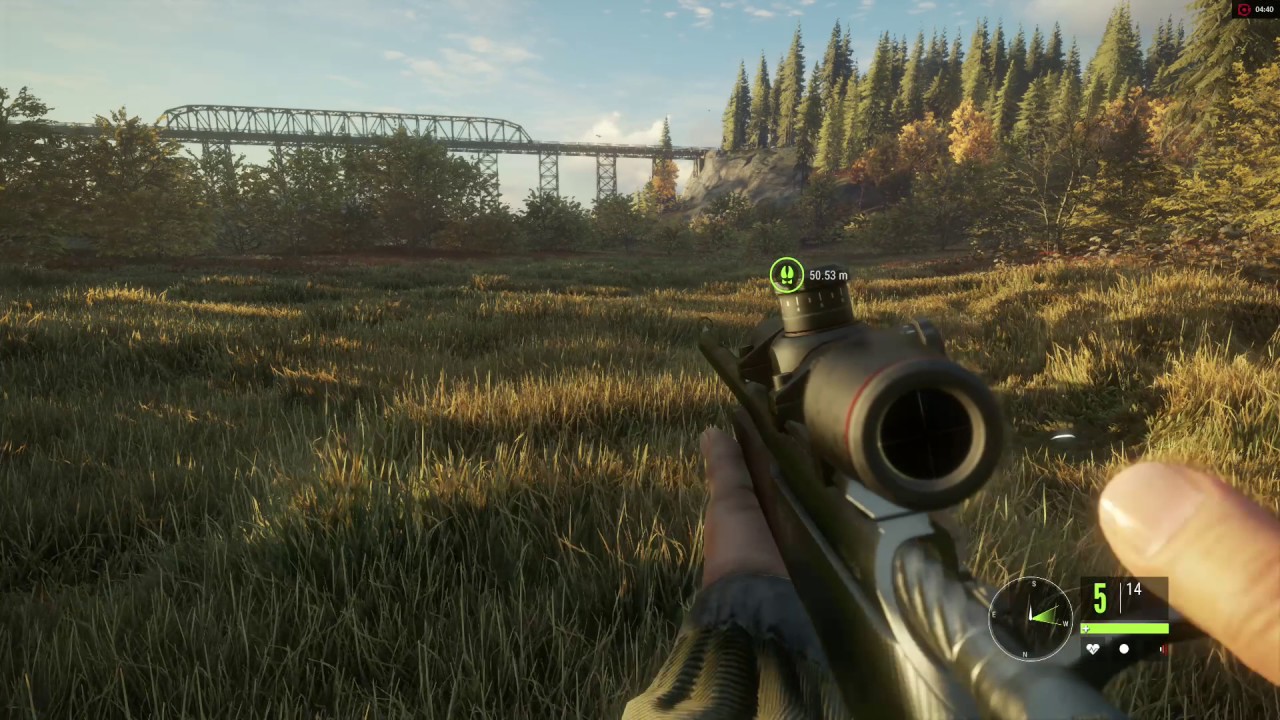This screenshot has width=1280, height=720.
Task: Select the circular compass on the HUD
Action: (x=1030, y=618)
